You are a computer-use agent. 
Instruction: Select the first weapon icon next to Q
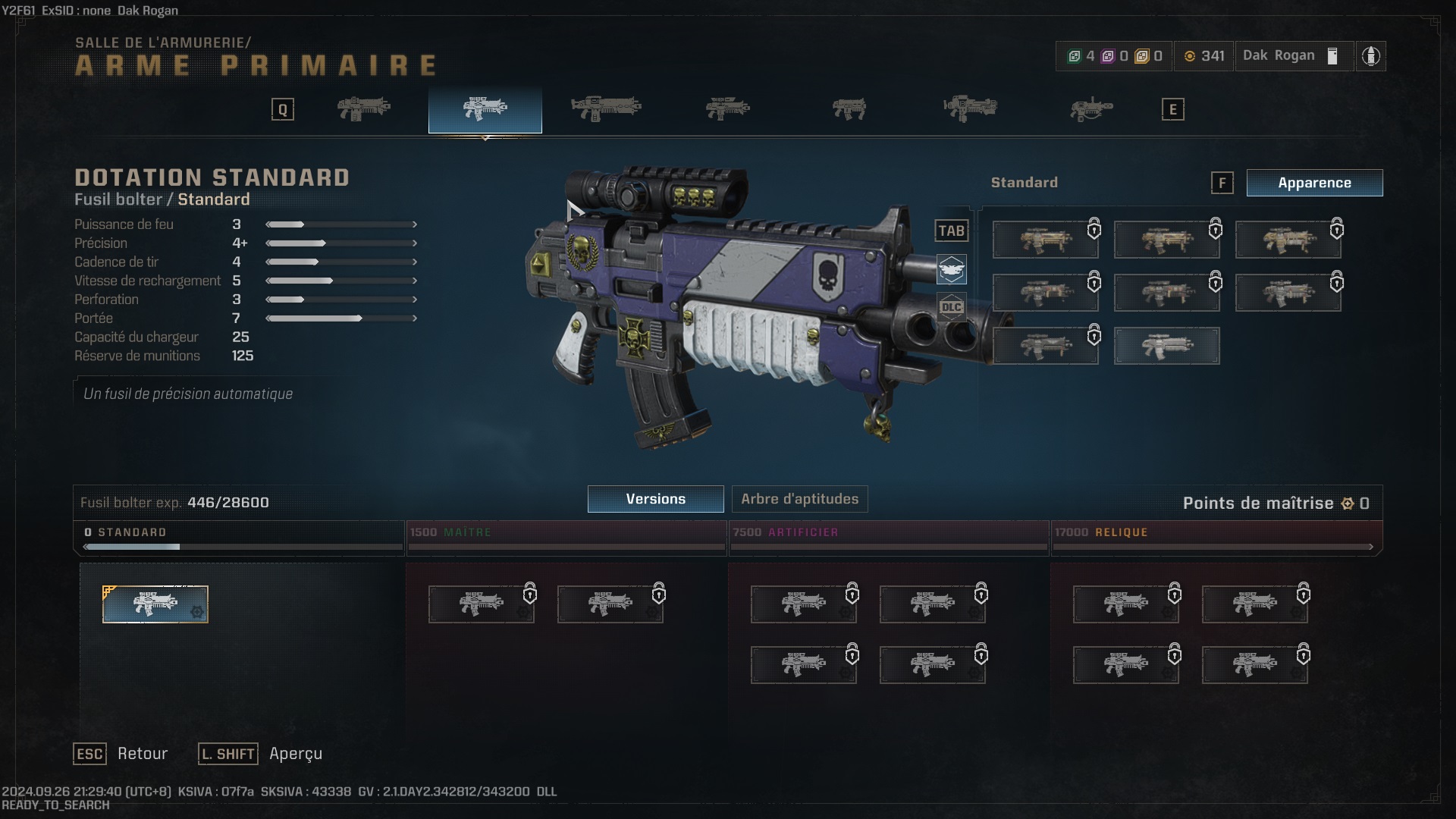pyautogui.click(x=364, y=108)
